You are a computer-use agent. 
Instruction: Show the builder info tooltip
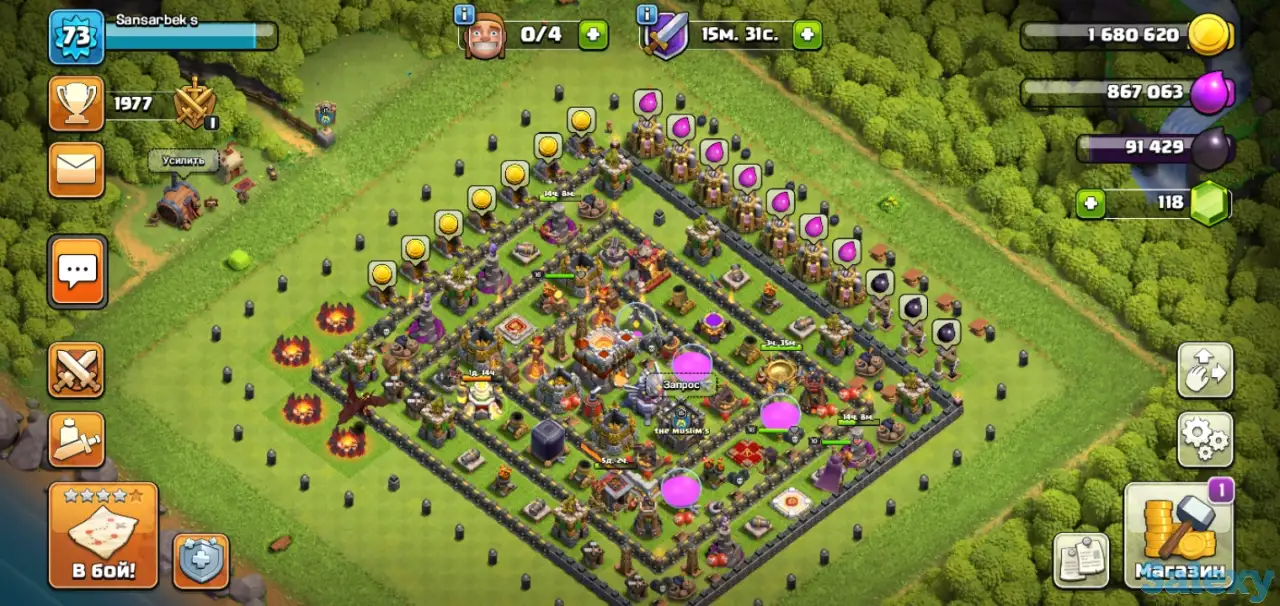[464, 15]
